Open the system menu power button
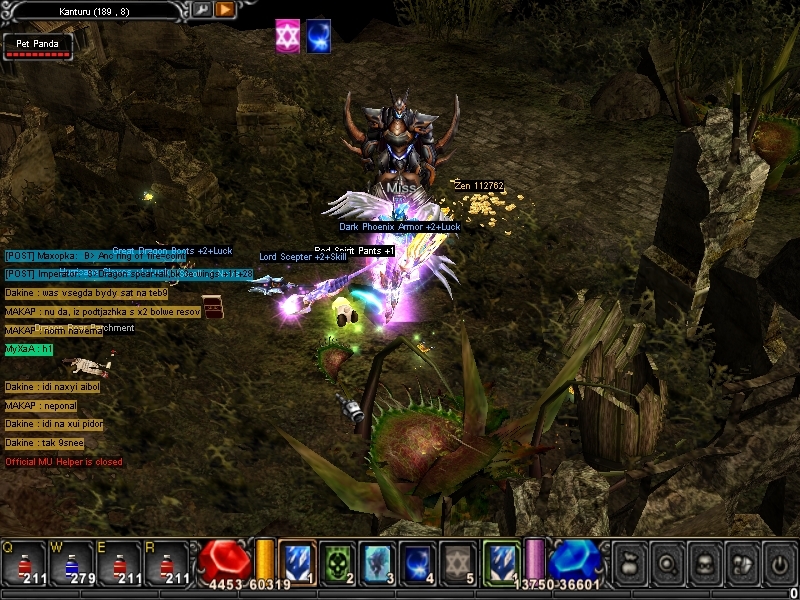The height and width of the screenshot is (600, 800). tap(777, 562)
